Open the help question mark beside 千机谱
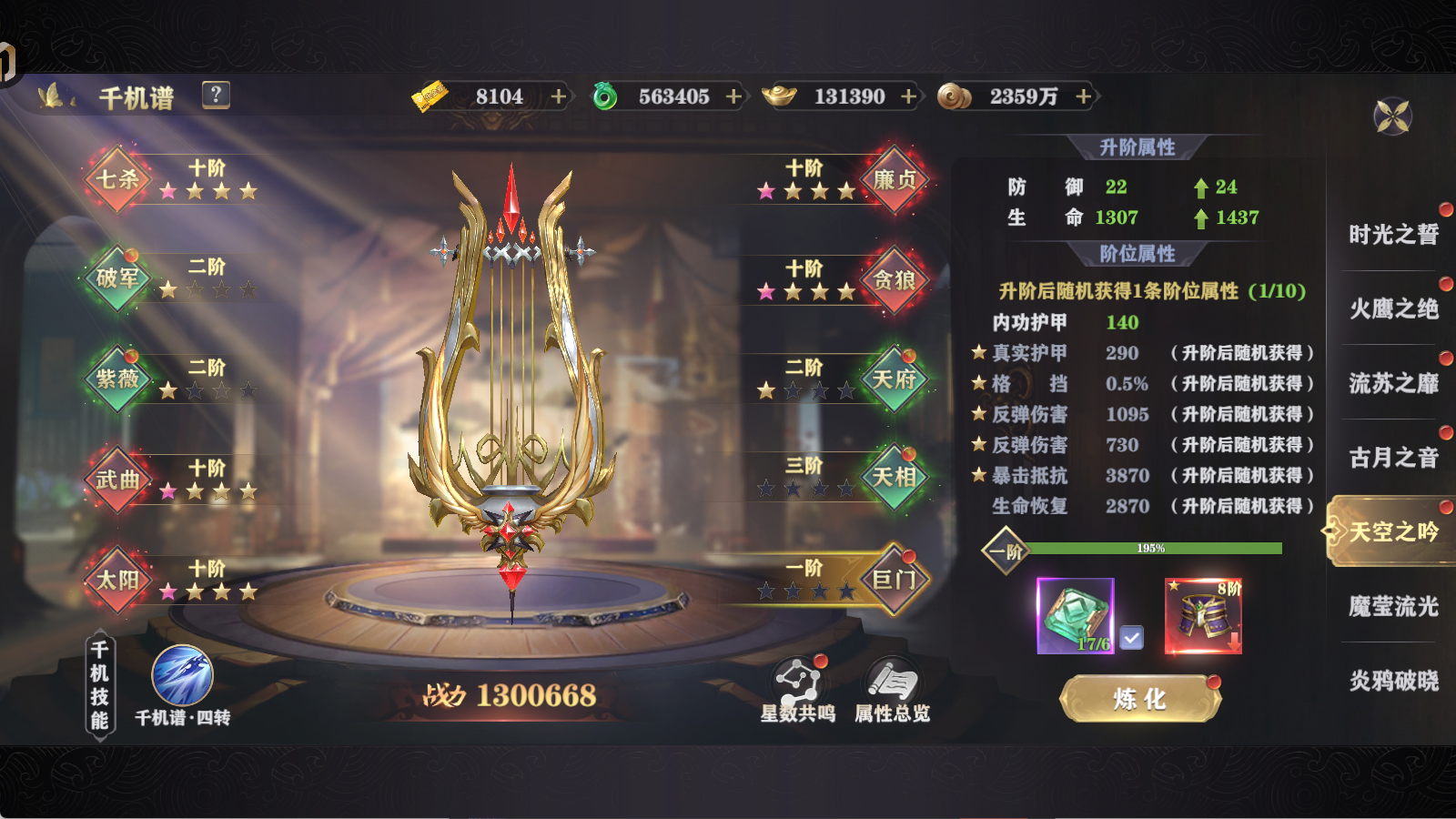The image size is (1456, 819). (215, 94)
